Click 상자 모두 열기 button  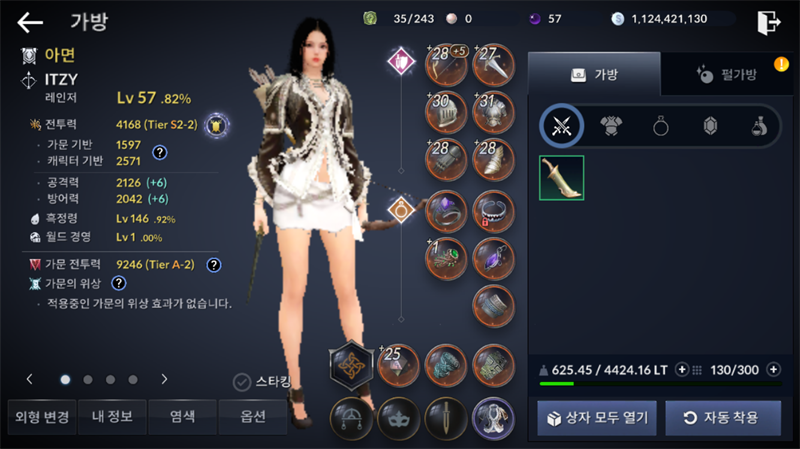[597, 417]
